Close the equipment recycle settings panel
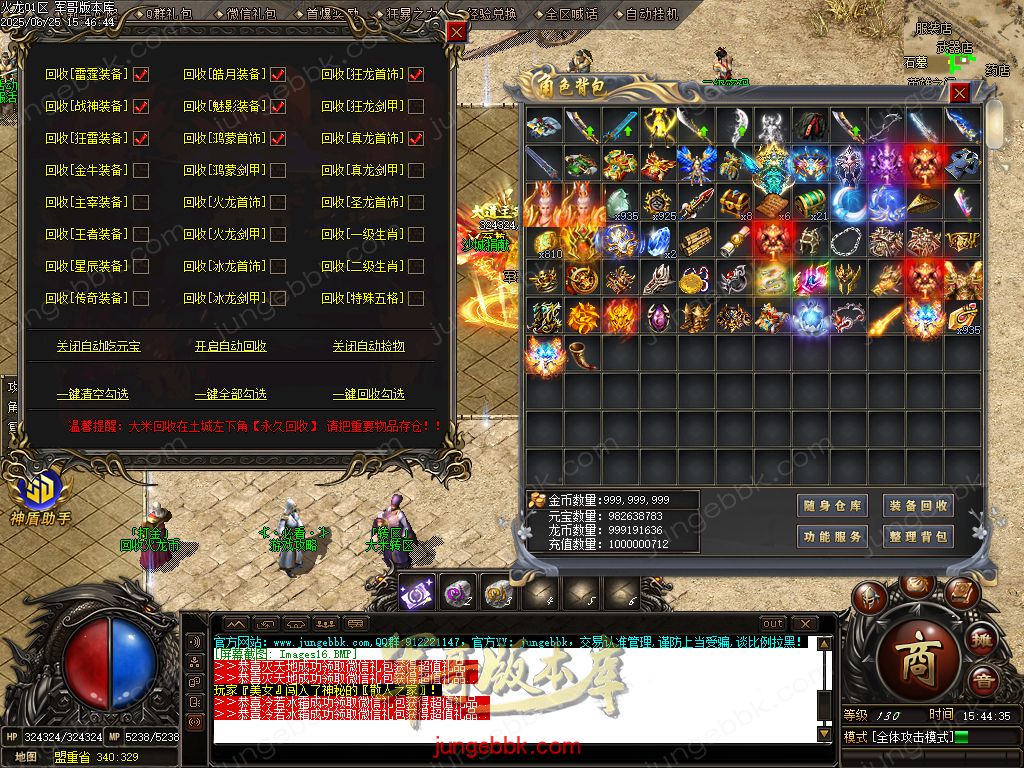1024x768 pixels. [x=456, y=32]
